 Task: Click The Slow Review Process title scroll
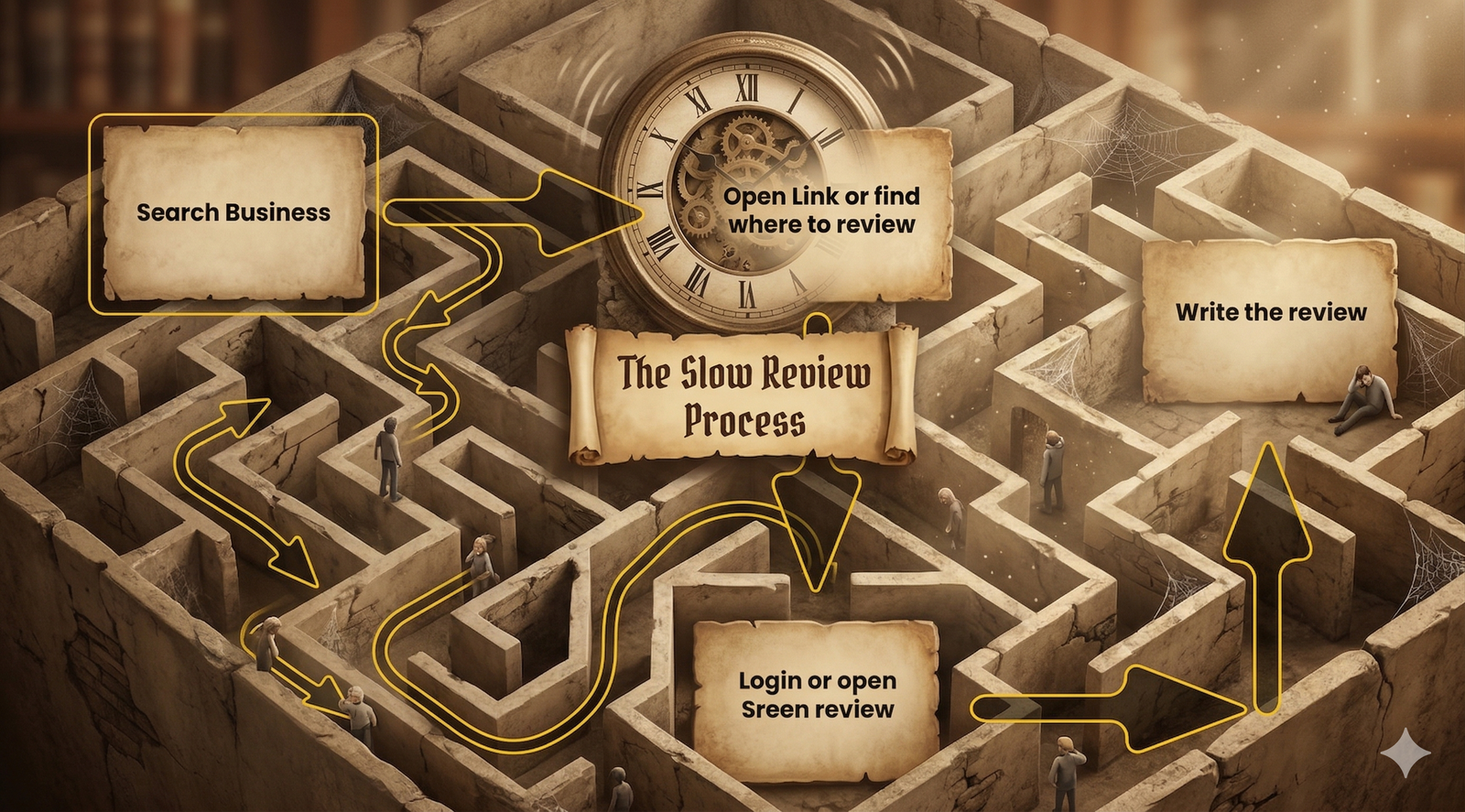pos(743,395)
